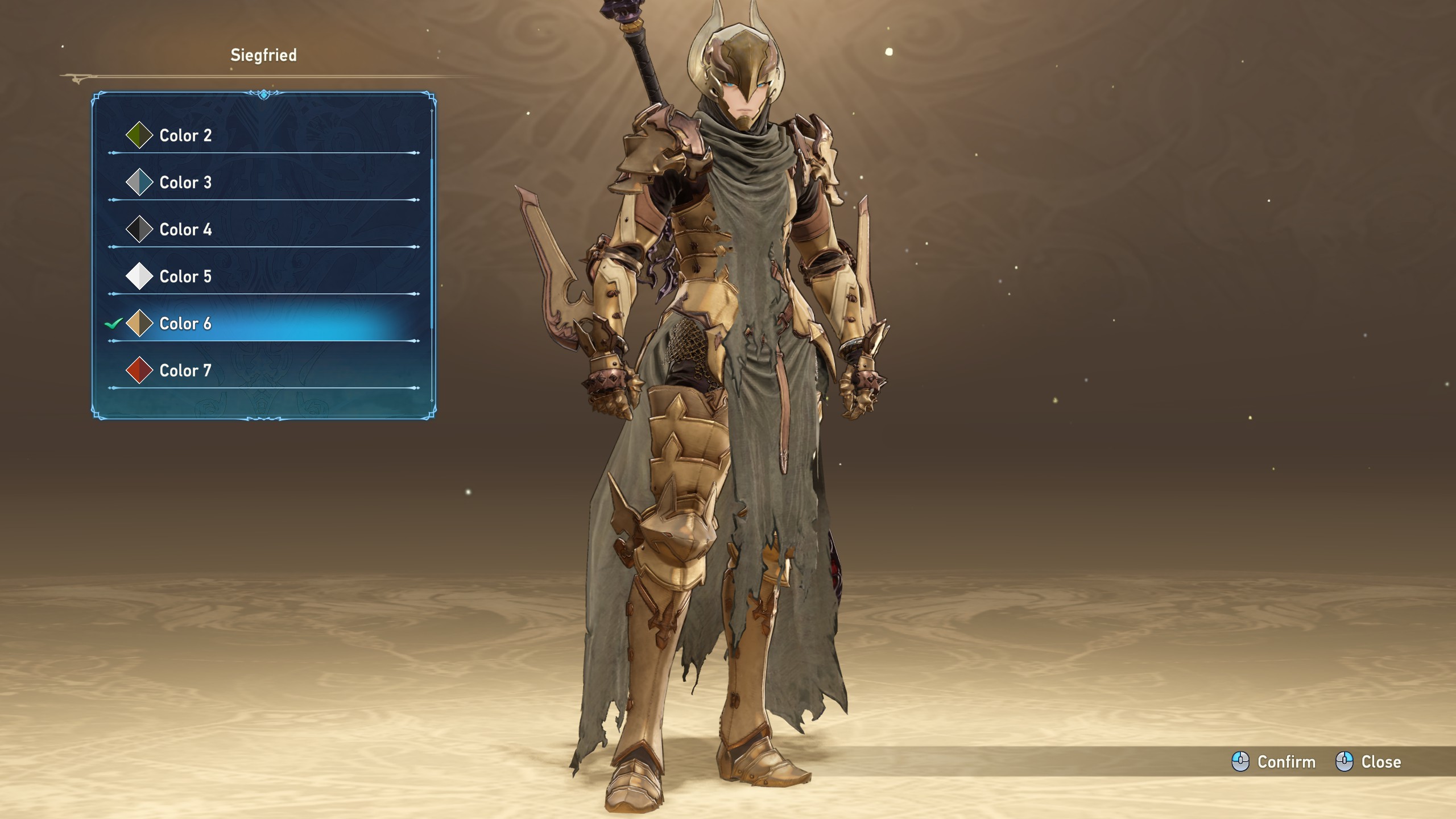
Task: Select the highlighted Color 6 row
Action: tap(185, 324)
